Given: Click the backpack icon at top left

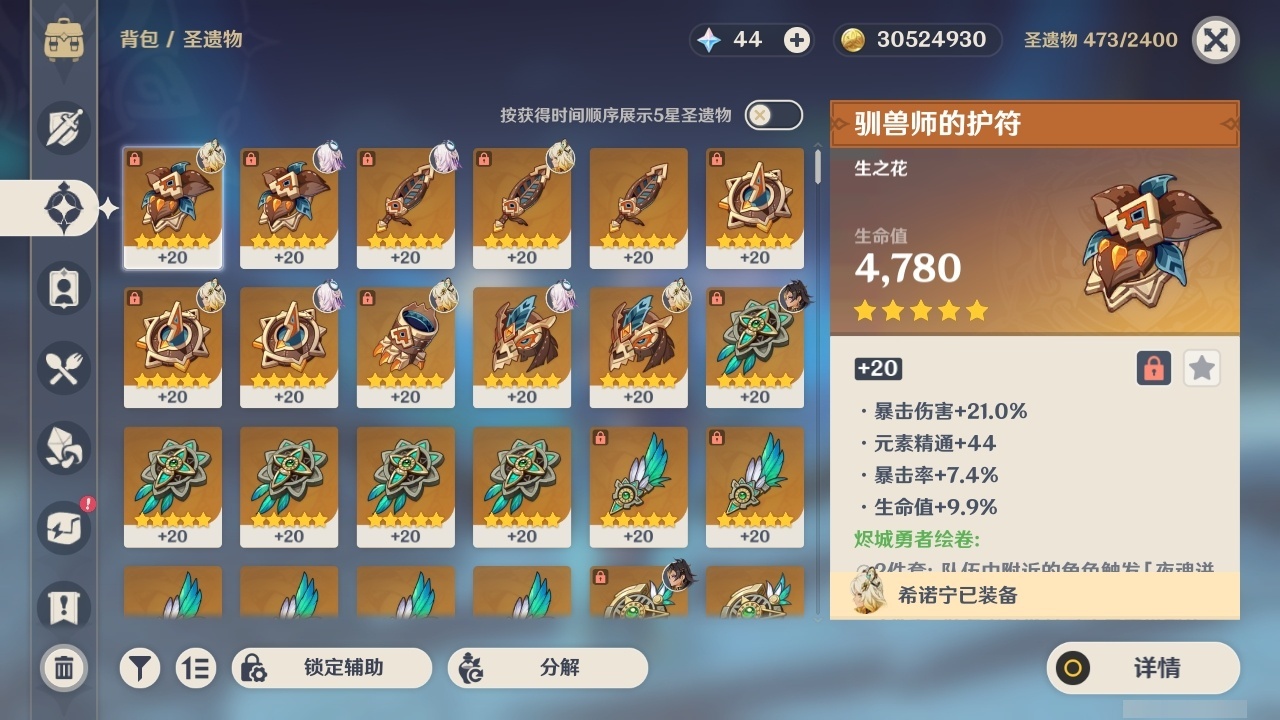Looking at the screenshot, I should (x=64, y=40).
